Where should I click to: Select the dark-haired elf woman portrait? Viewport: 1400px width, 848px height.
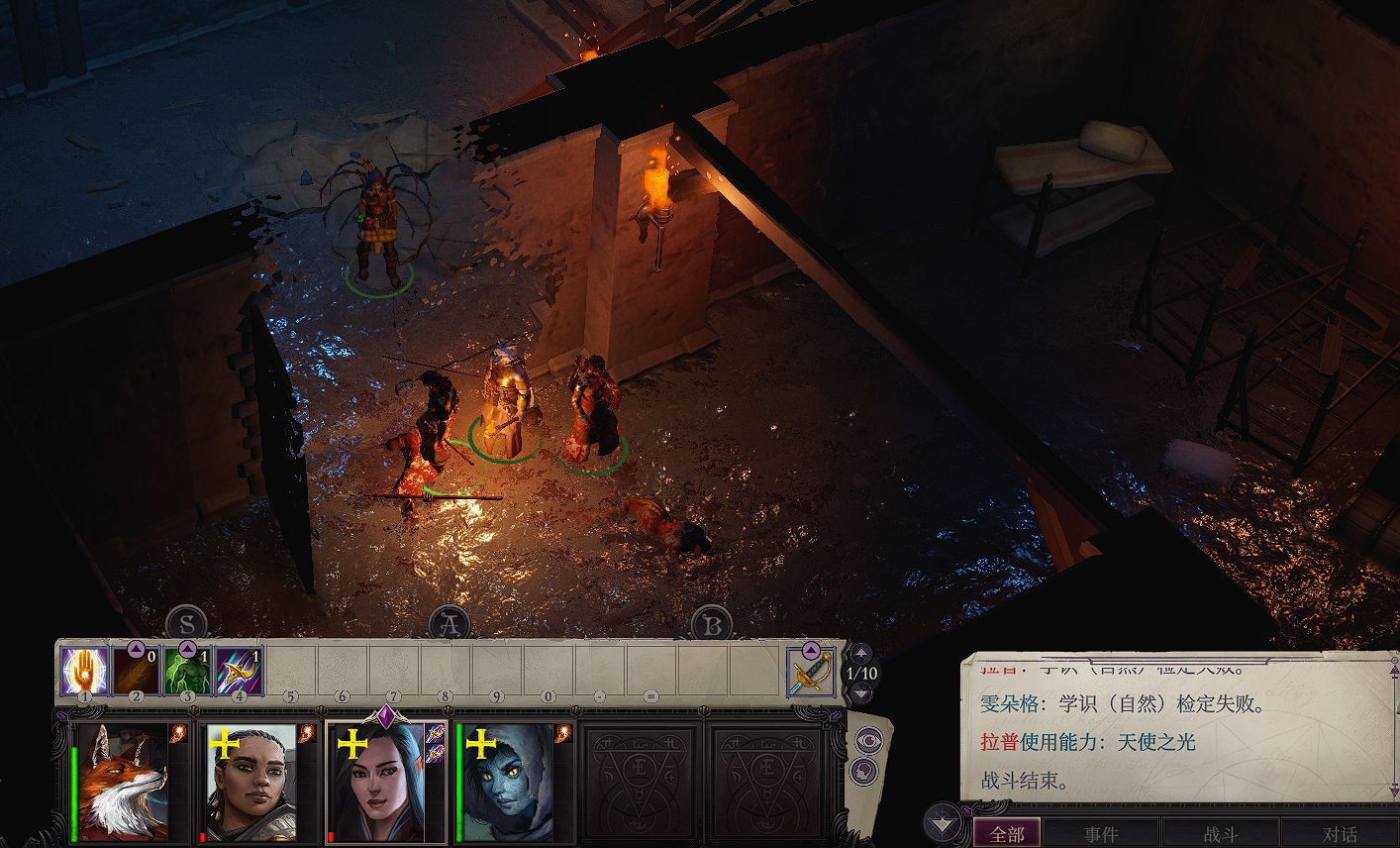(377, 783)
